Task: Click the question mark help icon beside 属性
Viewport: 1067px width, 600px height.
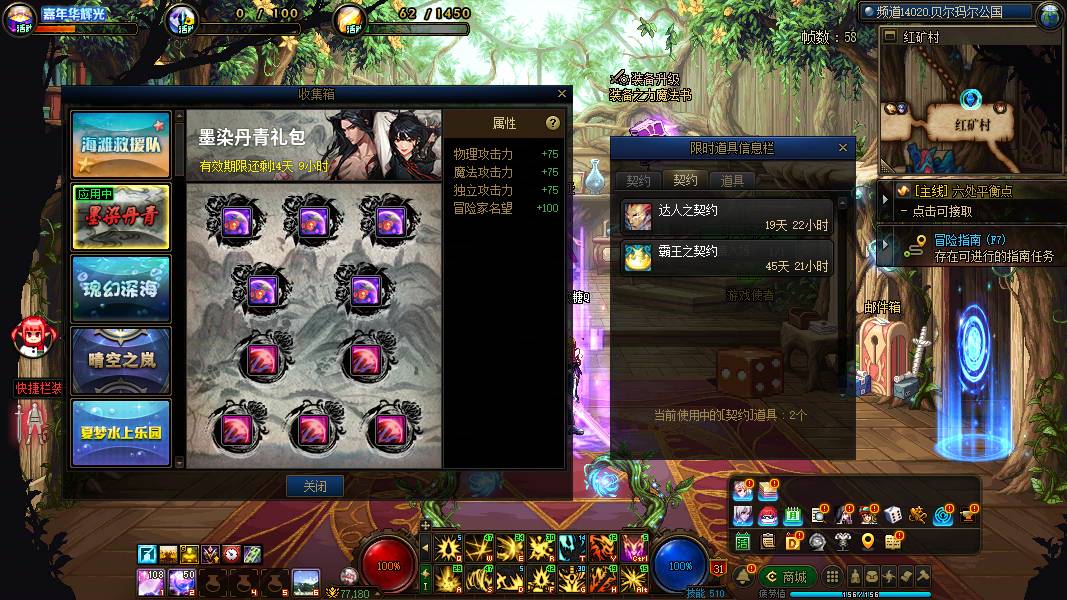Action: 552,123
